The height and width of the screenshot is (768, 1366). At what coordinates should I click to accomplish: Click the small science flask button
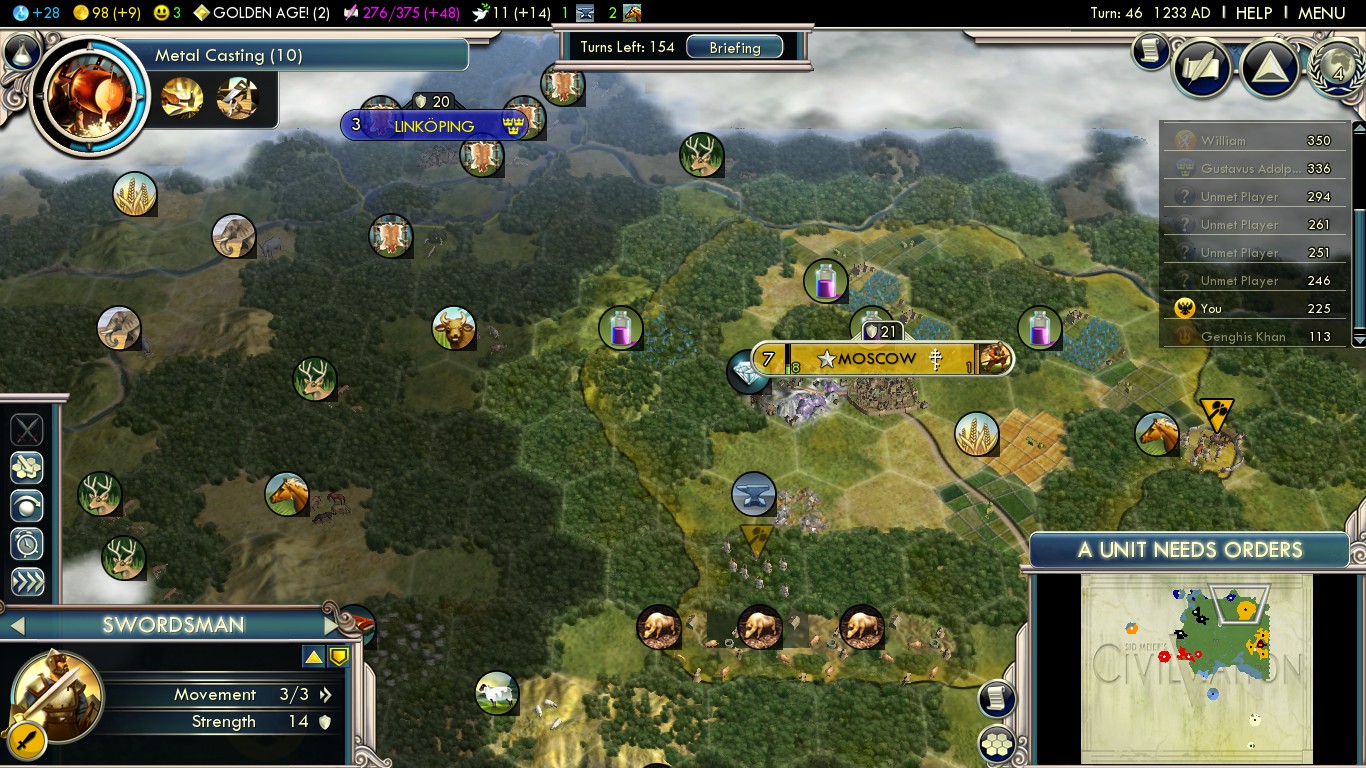21,50
